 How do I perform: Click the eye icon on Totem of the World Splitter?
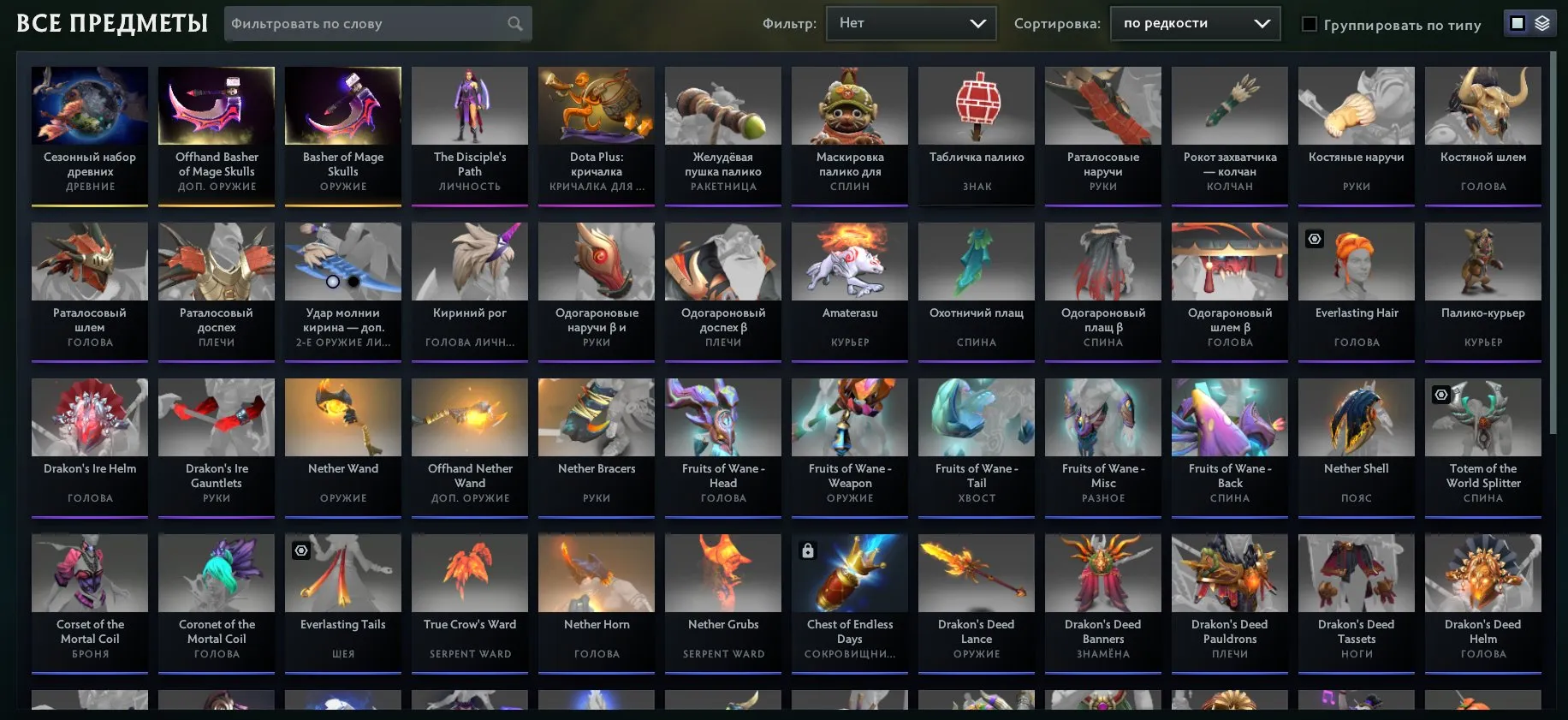pos(1442,395)
